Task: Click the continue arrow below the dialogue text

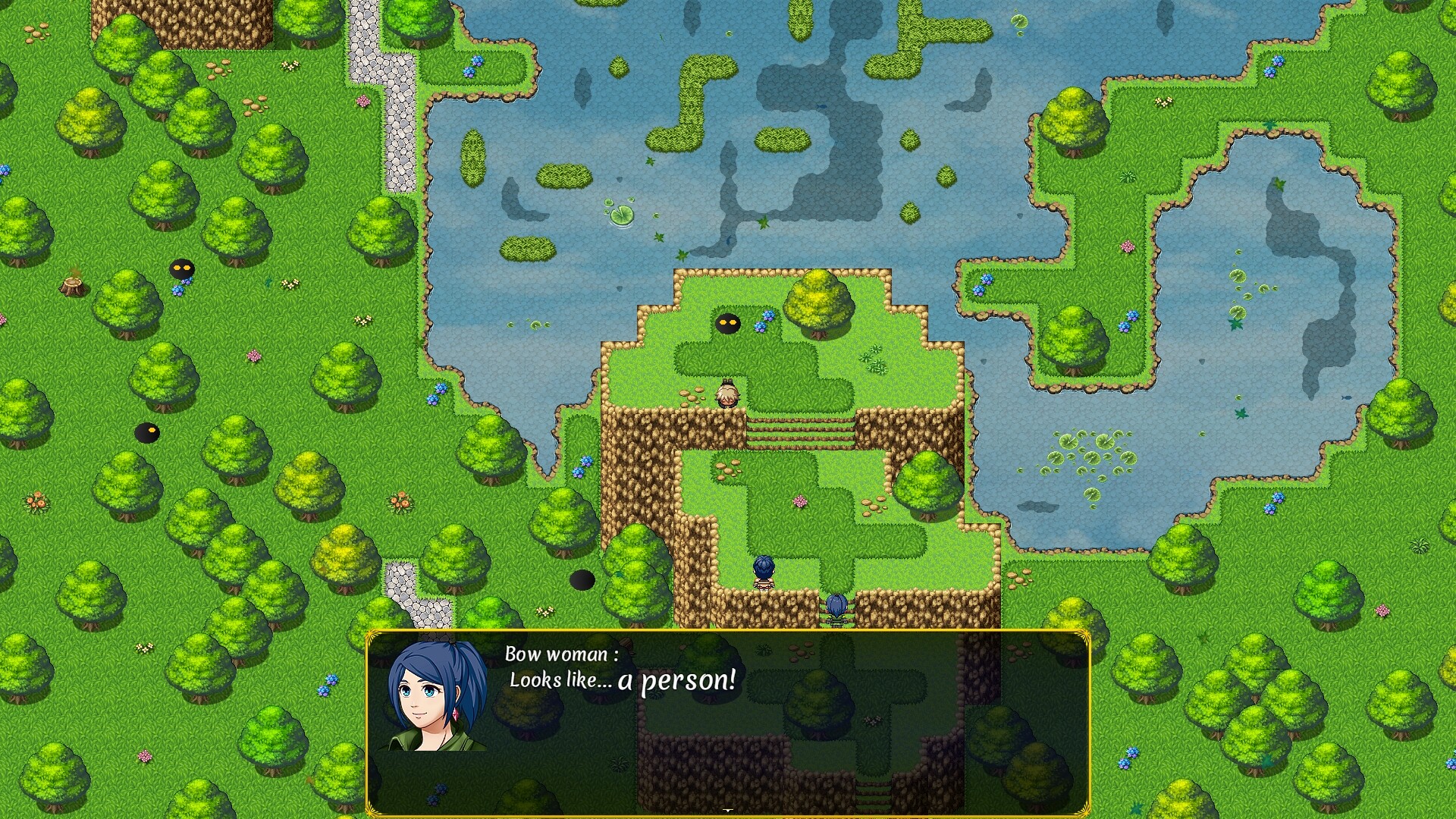Action: click(728, 810)
